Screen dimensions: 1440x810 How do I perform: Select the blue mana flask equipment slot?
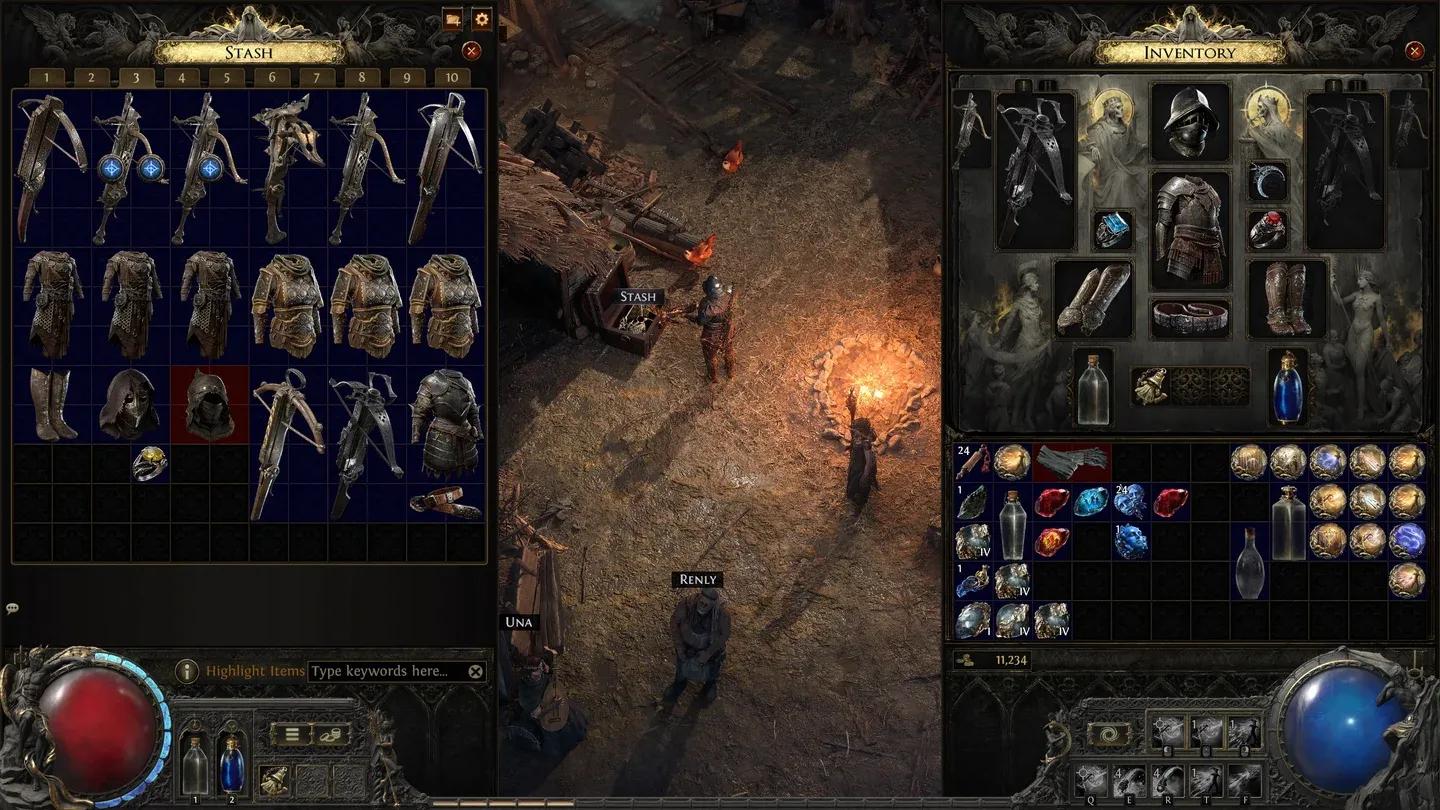[1288, 386]
